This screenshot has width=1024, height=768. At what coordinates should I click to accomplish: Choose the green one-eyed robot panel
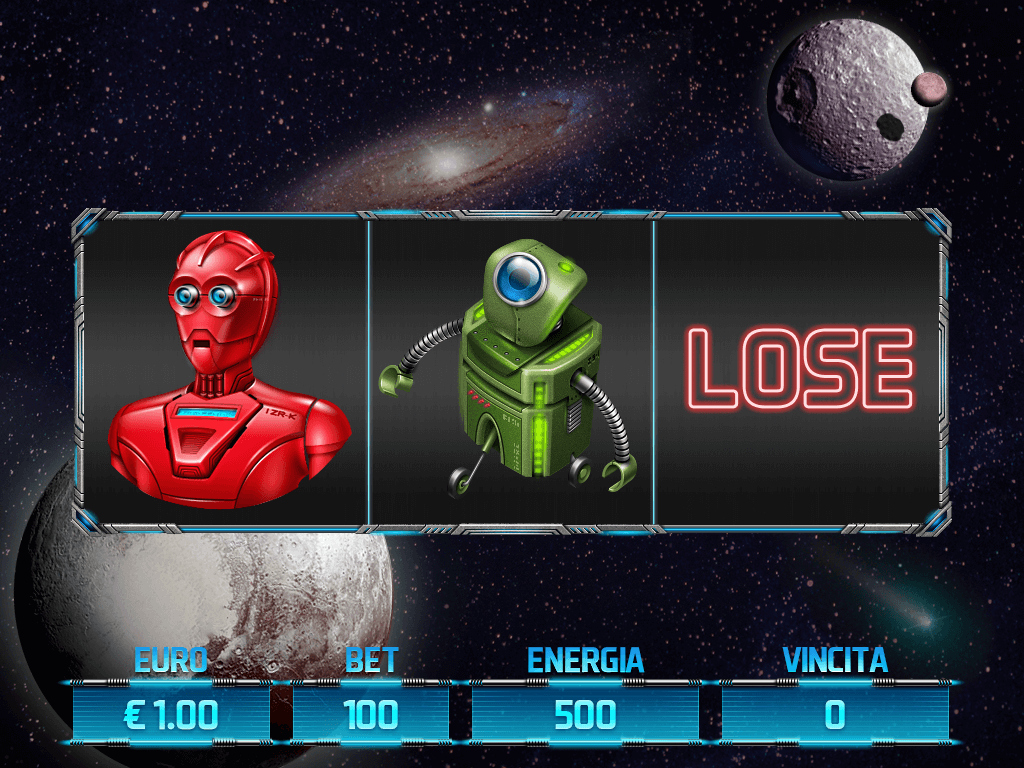click(x=511, y=373)
